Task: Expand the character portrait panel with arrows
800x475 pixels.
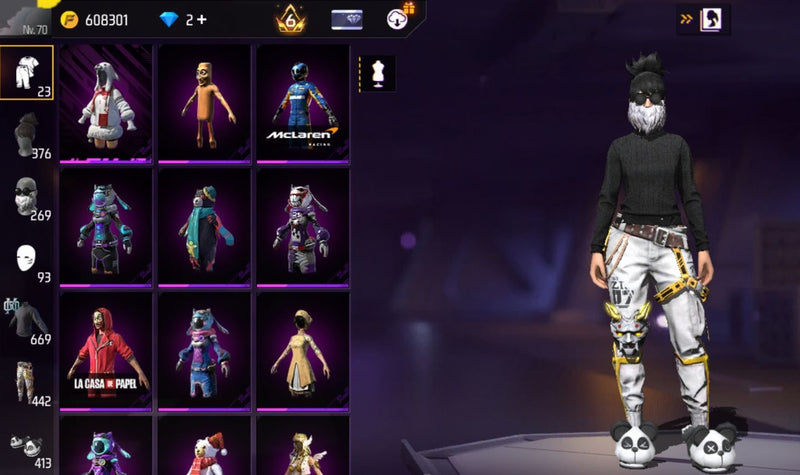Action: click(x=703, y=18)
